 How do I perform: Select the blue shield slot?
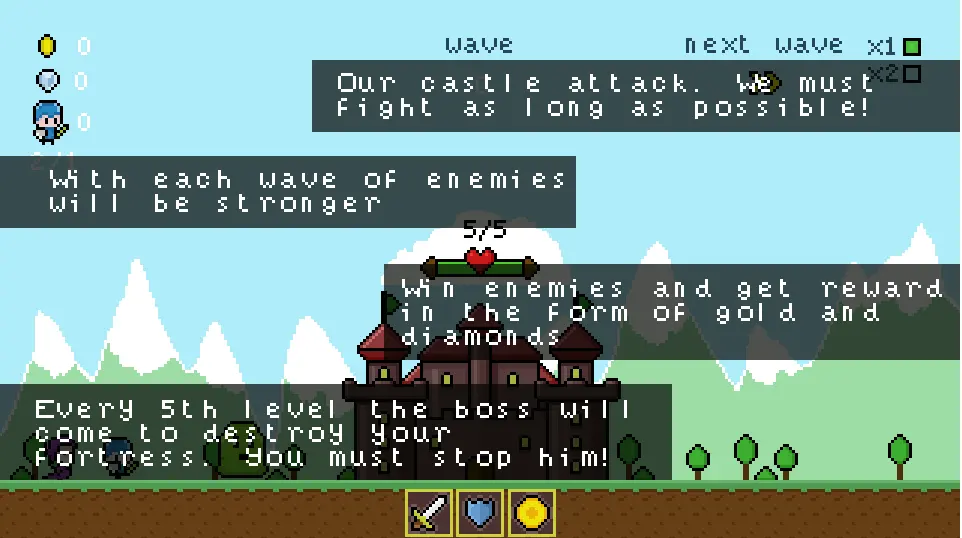480,513
